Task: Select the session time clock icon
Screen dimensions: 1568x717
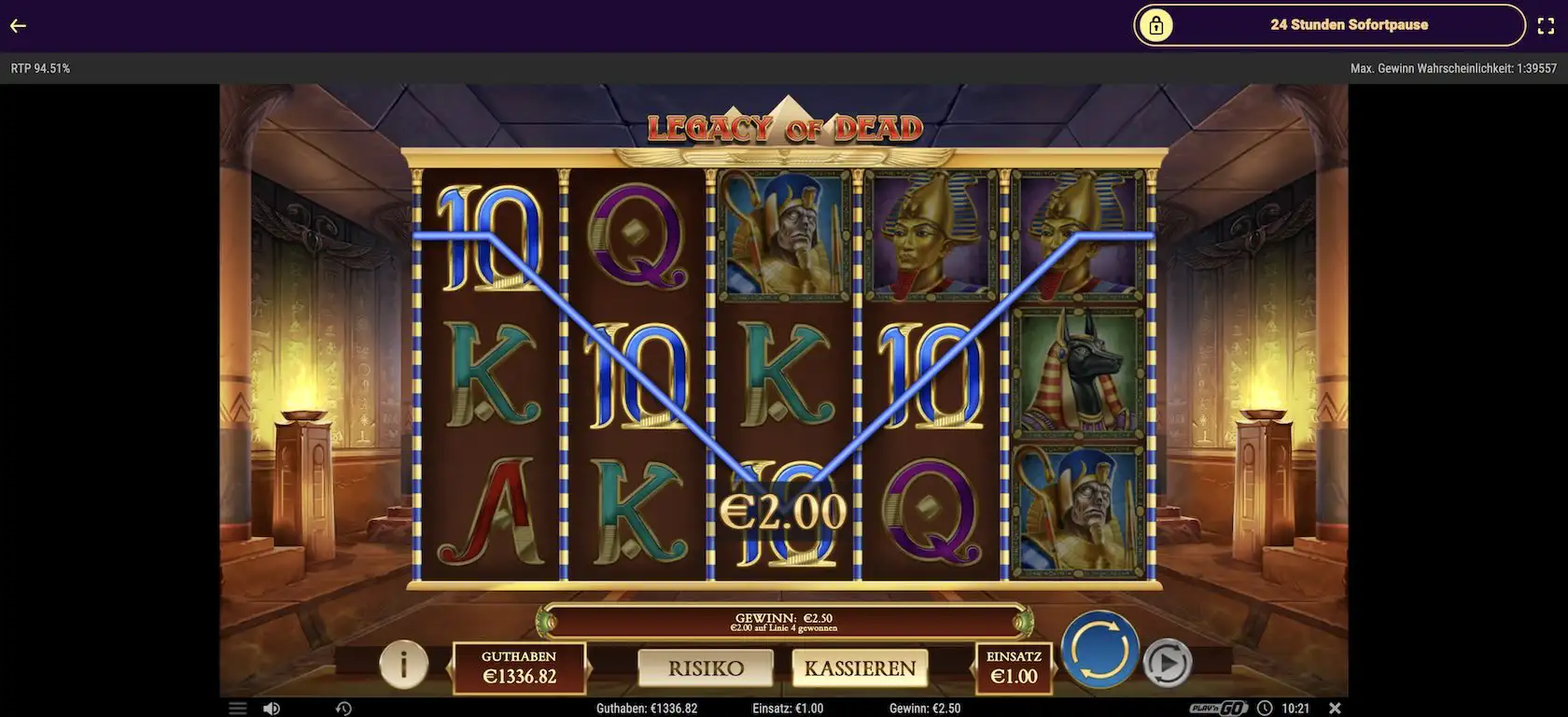Action: click(x=1266, y=708)
